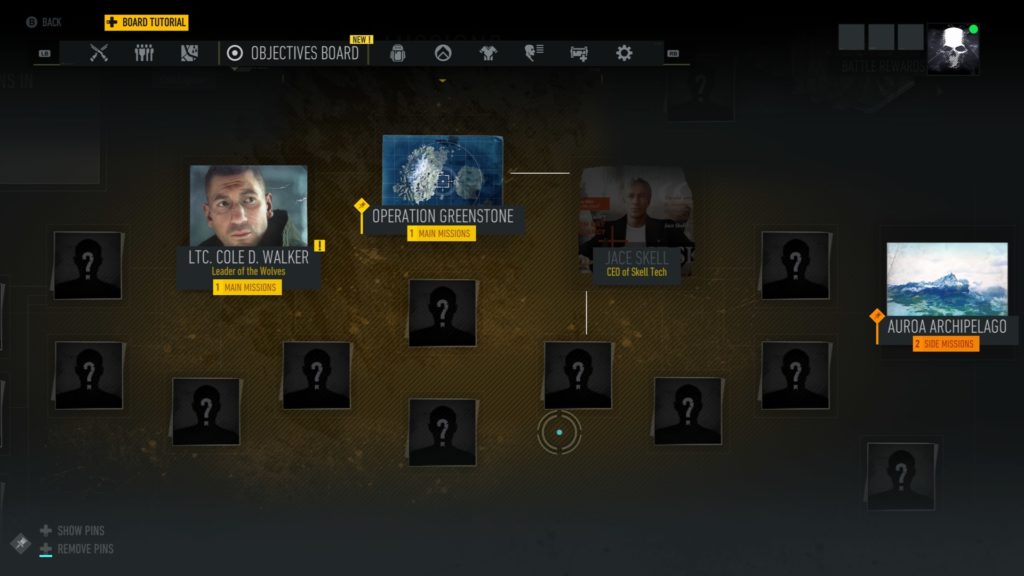Select the tab right of the head profile icon
Image resolution: width=1024 pixels, height=576 pixels.
click(579, 53)
